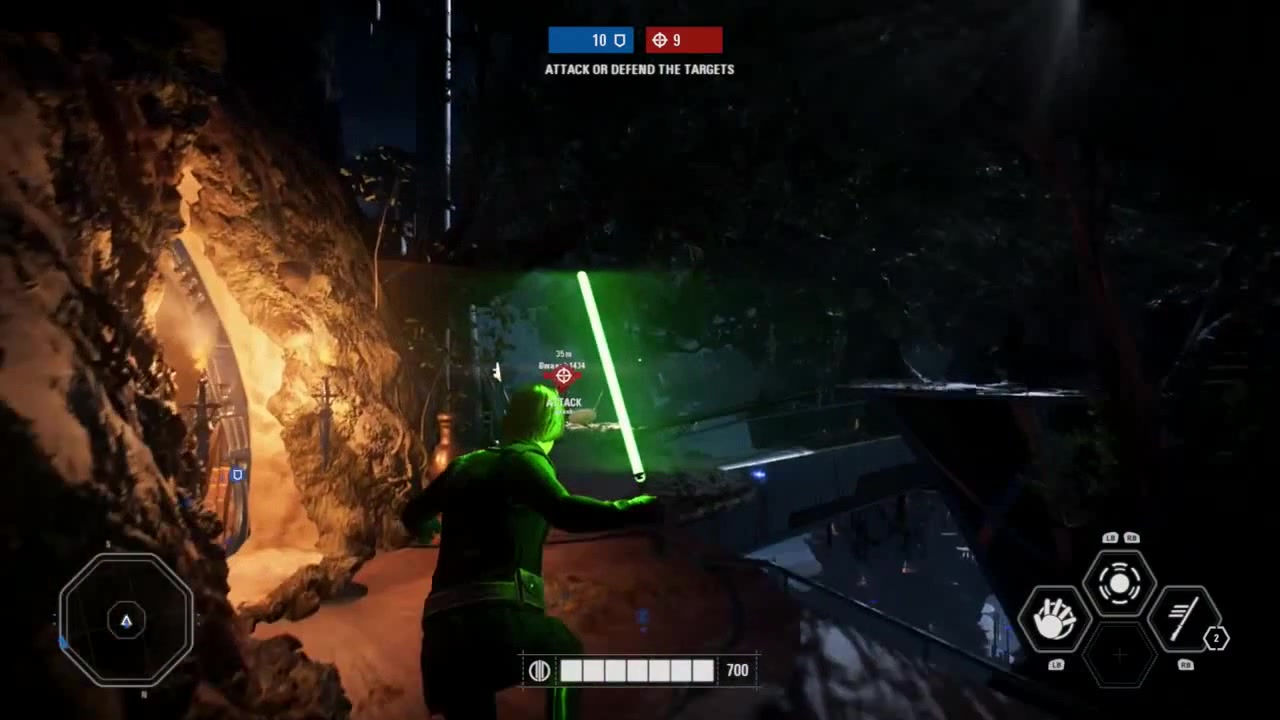Click the blue team score showing 10
The height and width of the screenshot is (720, 1280).
click(598, 40)
